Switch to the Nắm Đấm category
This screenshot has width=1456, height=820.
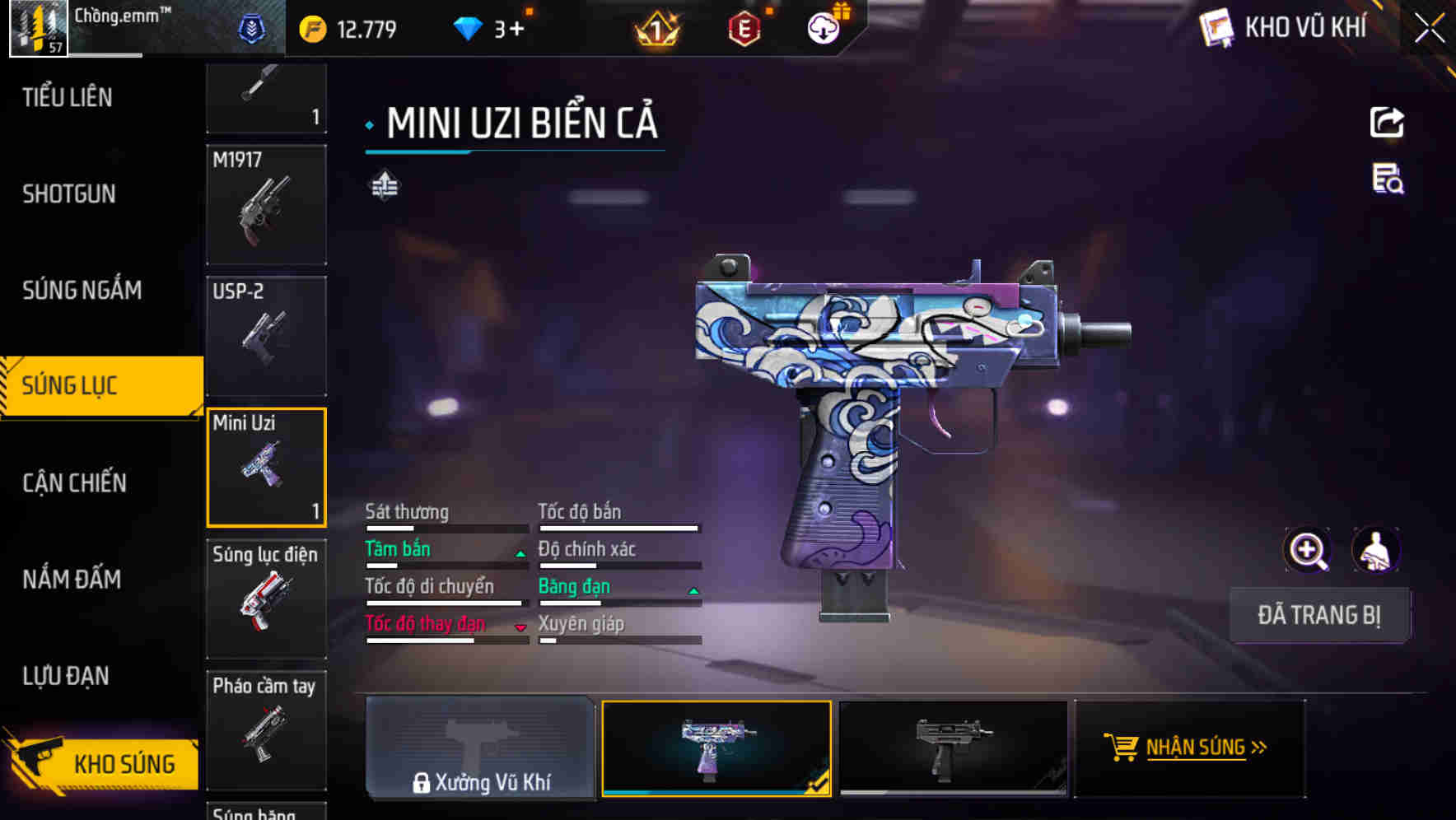(72, 580)
